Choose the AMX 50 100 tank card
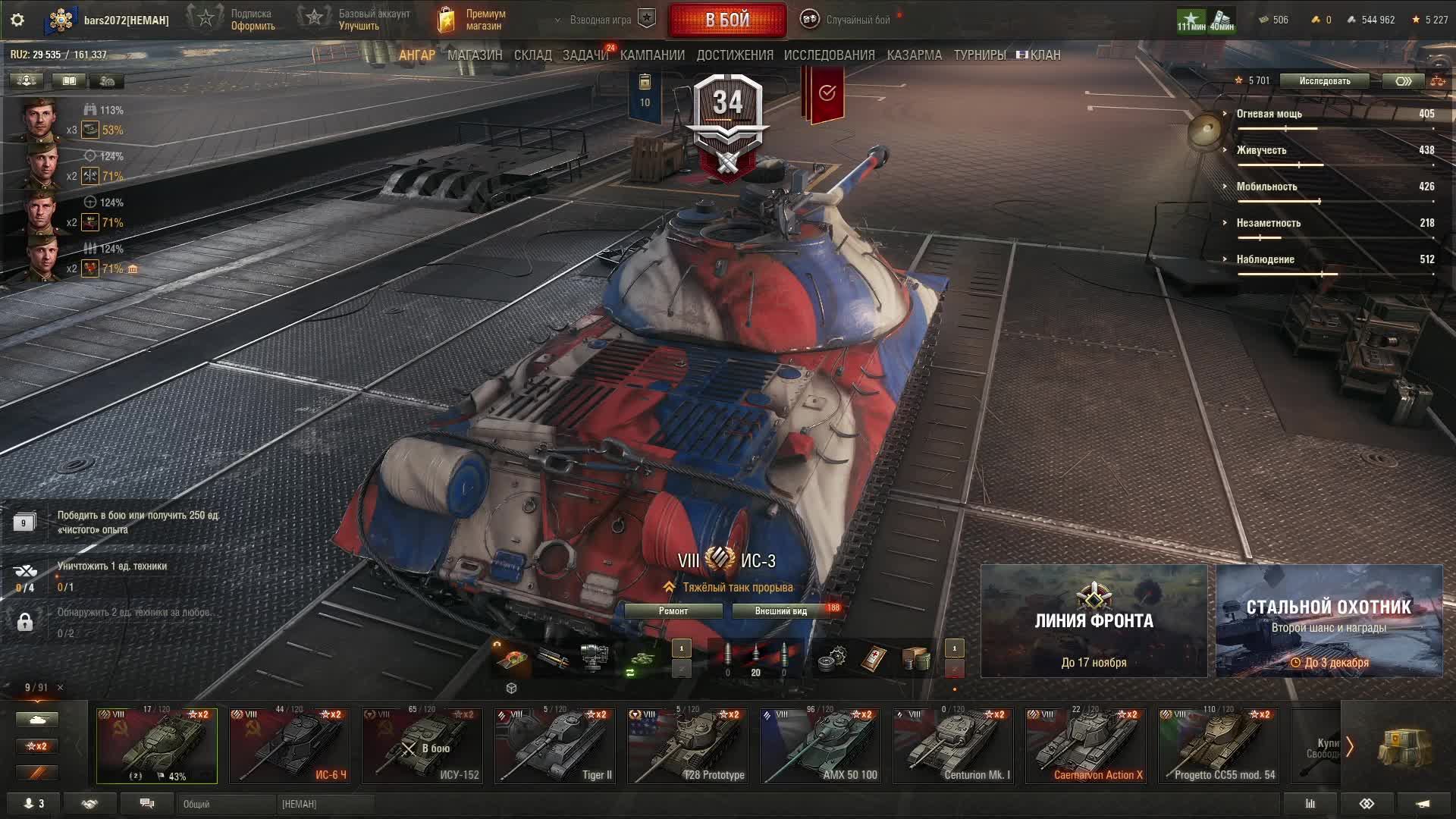The width and height of the screenshot is (1456, 819). [x=821, y=745]
